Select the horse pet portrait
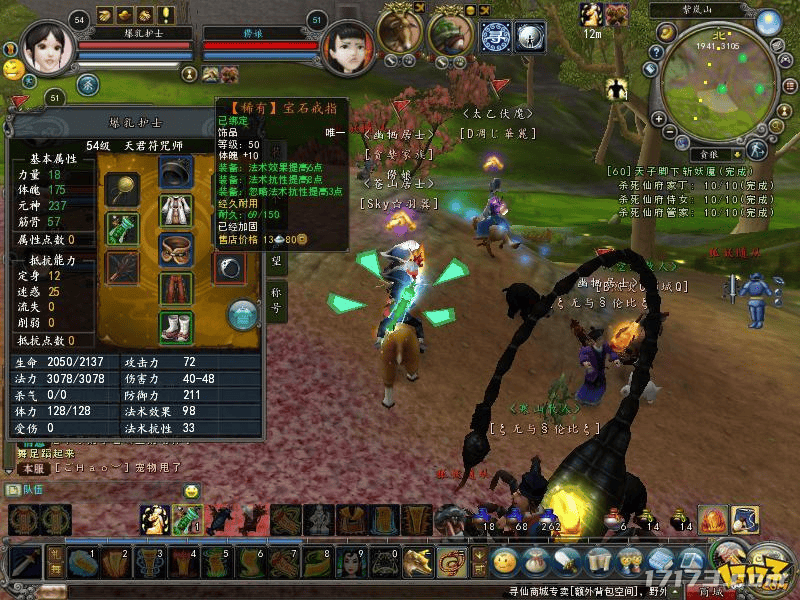The image size is (800, 600). tap(399, 33)
